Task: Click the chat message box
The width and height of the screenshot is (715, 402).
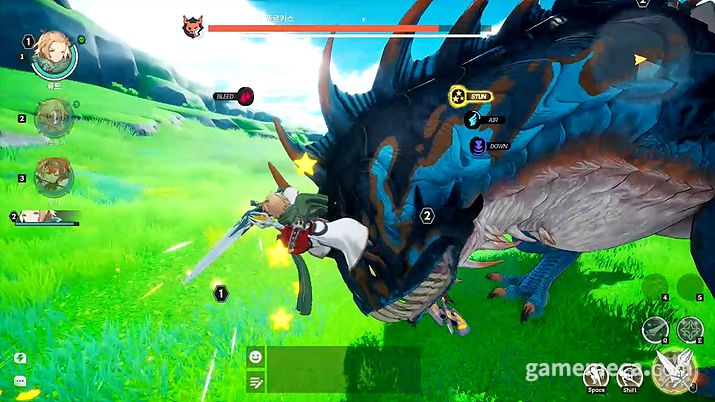Action: point(342,368)
